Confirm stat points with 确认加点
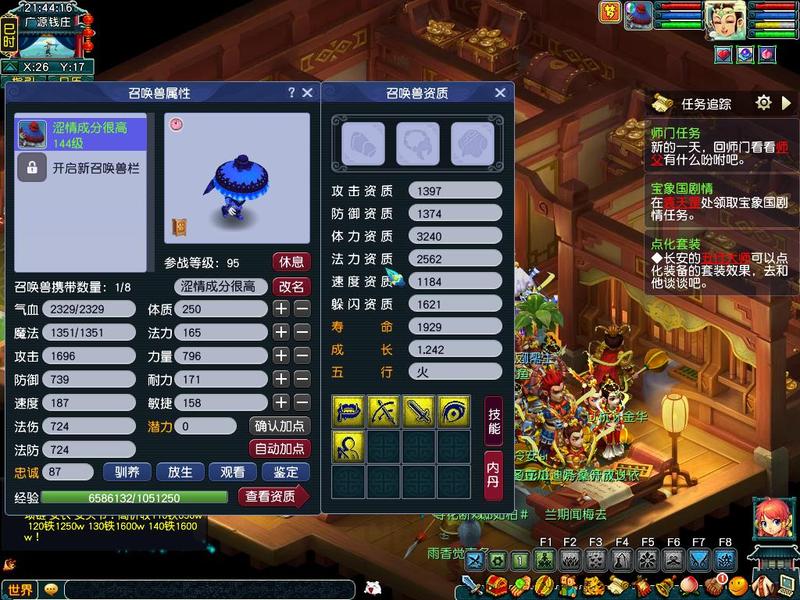 279,426
